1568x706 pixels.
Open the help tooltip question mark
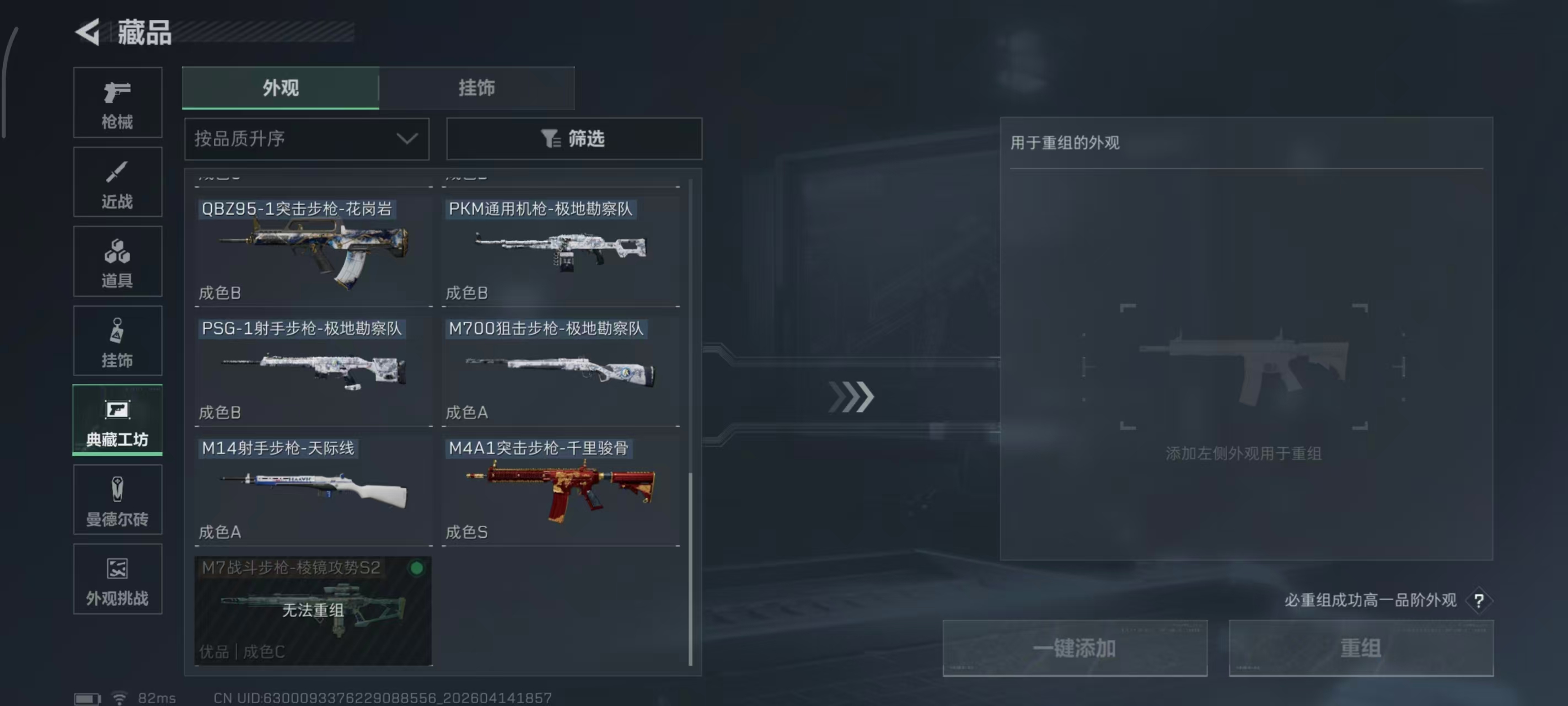(1479, 600)
